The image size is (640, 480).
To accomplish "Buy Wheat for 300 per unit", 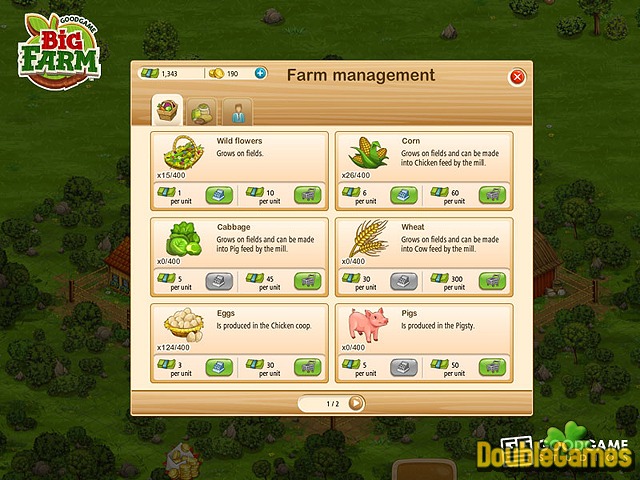I will [x=492, y=281].
